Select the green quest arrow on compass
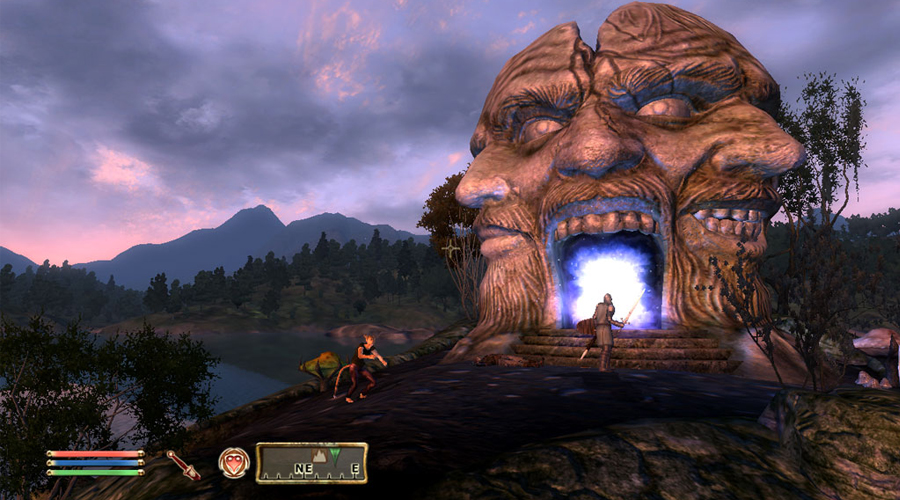 pyautogui.click(x=335, y=457)
